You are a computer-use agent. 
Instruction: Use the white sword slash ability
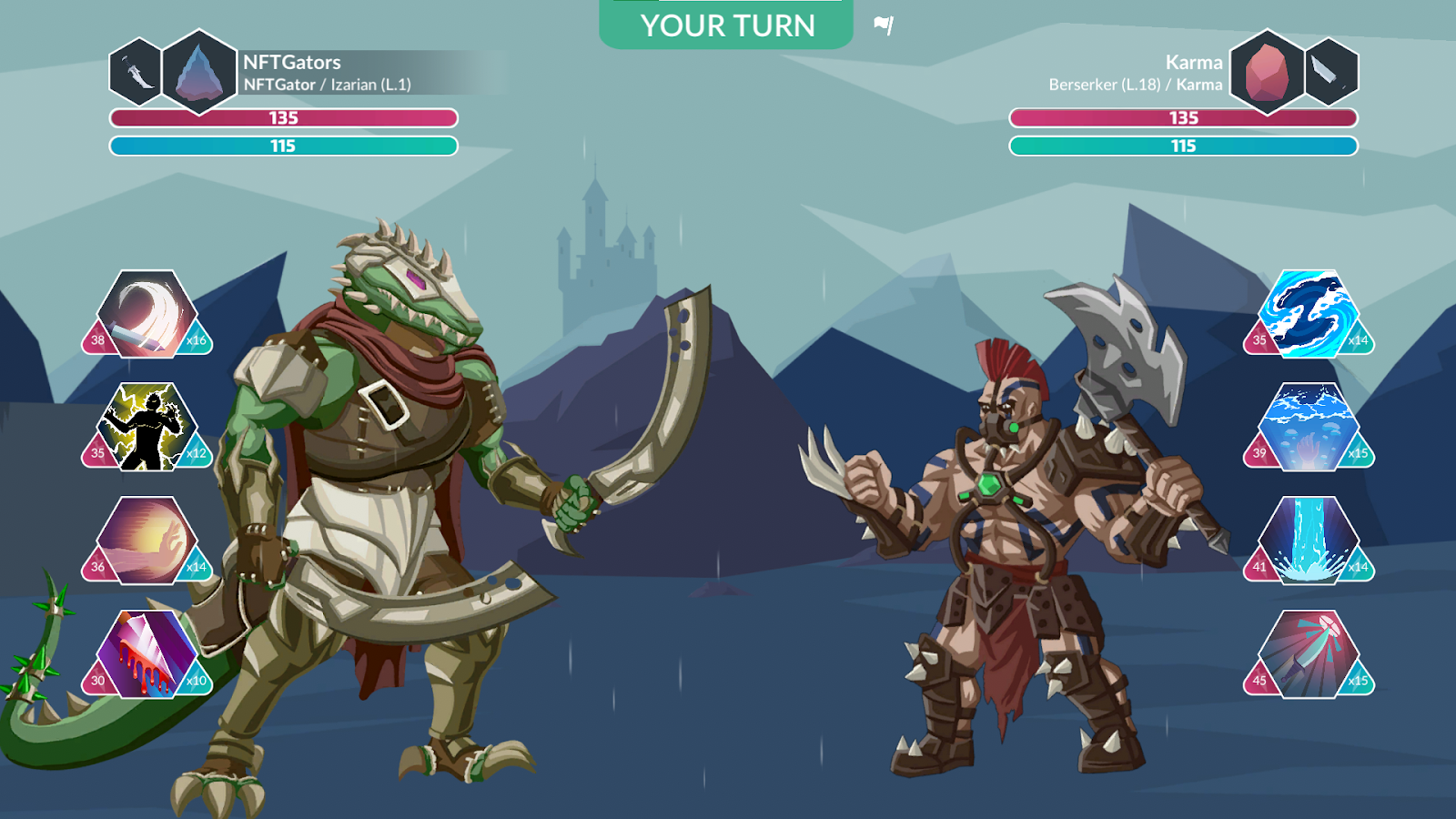tap(147, 313)
